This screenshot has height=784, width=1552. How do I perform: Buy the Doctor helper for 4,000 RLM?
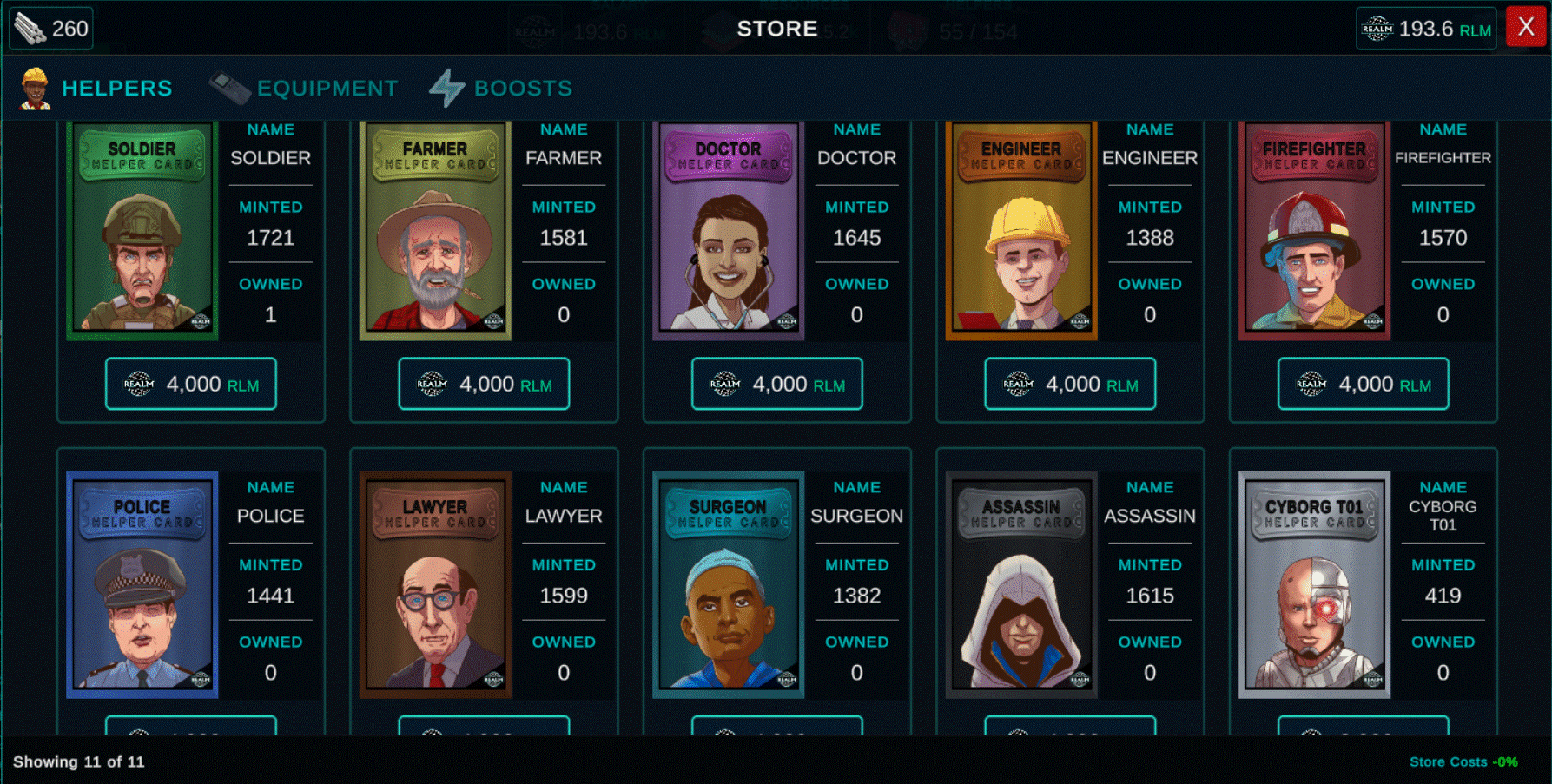tap(777, 384)
